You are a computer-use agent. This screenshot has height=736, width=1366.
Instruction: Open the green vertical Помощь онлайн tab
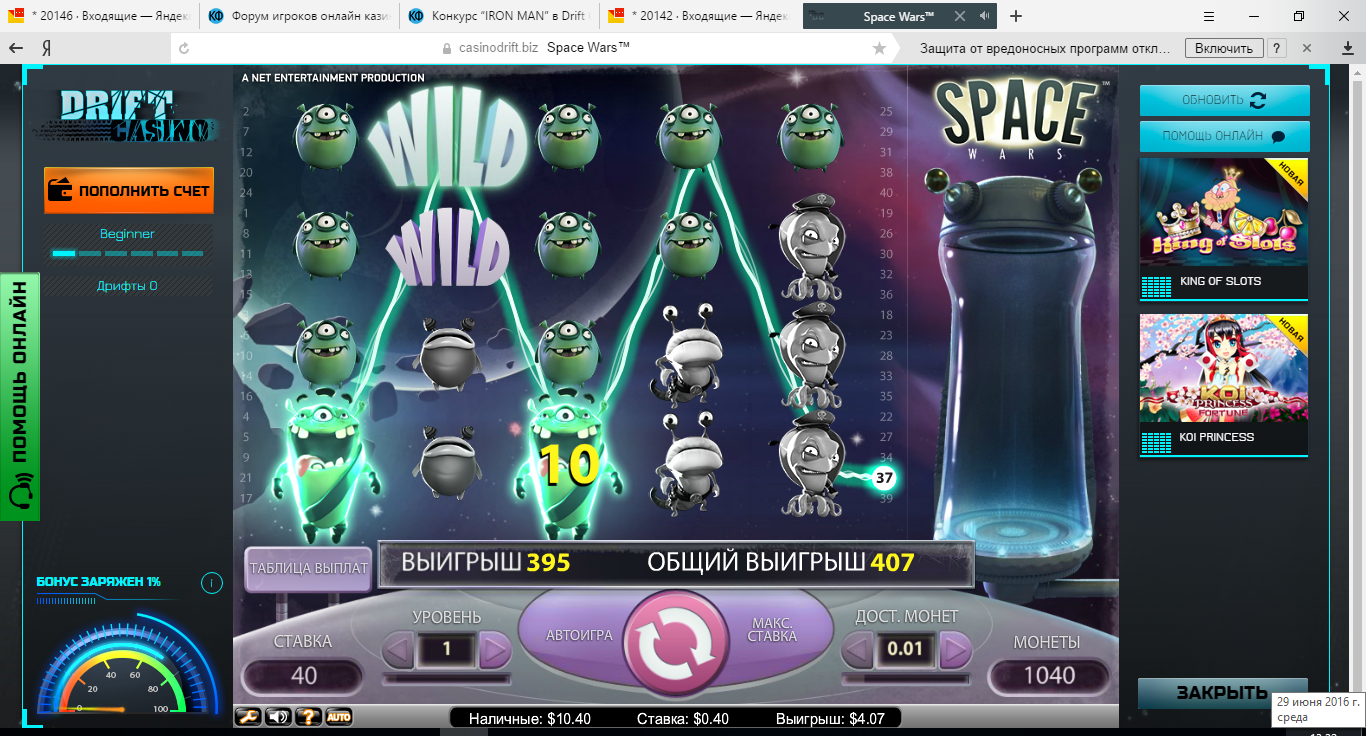19,397
